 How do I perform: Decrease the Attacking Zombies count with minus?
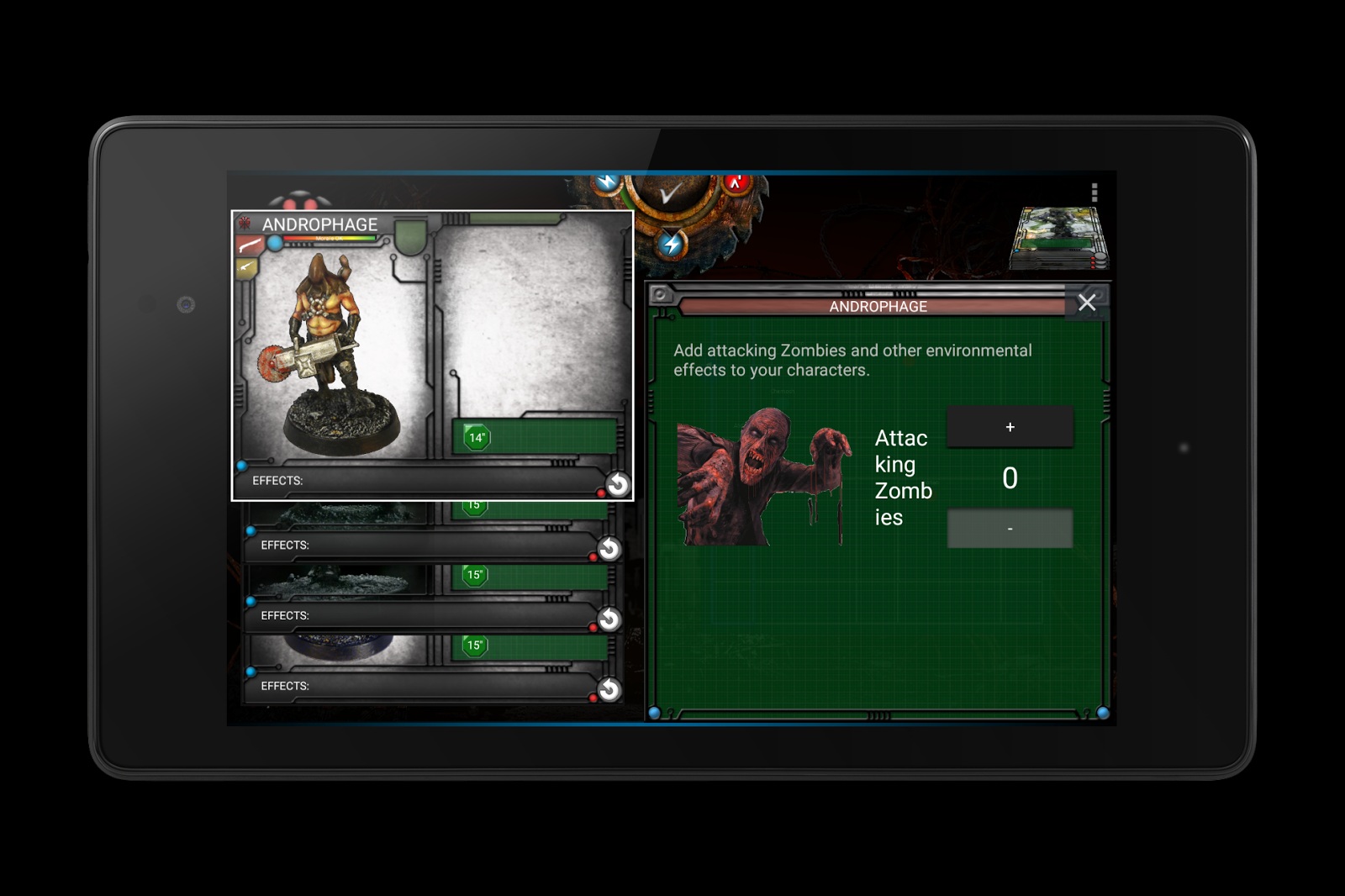click(1010, 529)
